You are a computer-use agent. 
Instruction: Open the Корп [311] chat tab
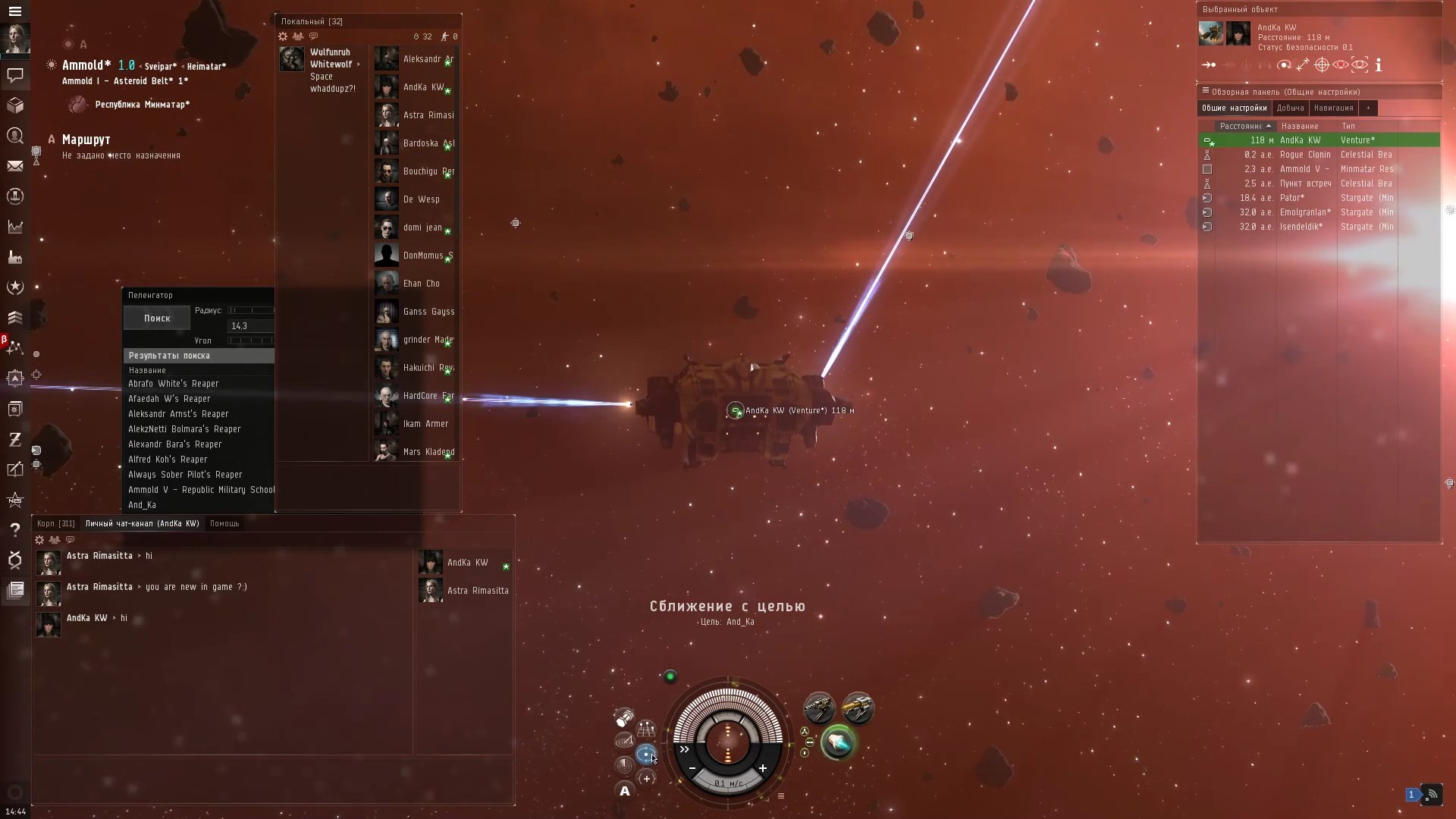[55, 523]
